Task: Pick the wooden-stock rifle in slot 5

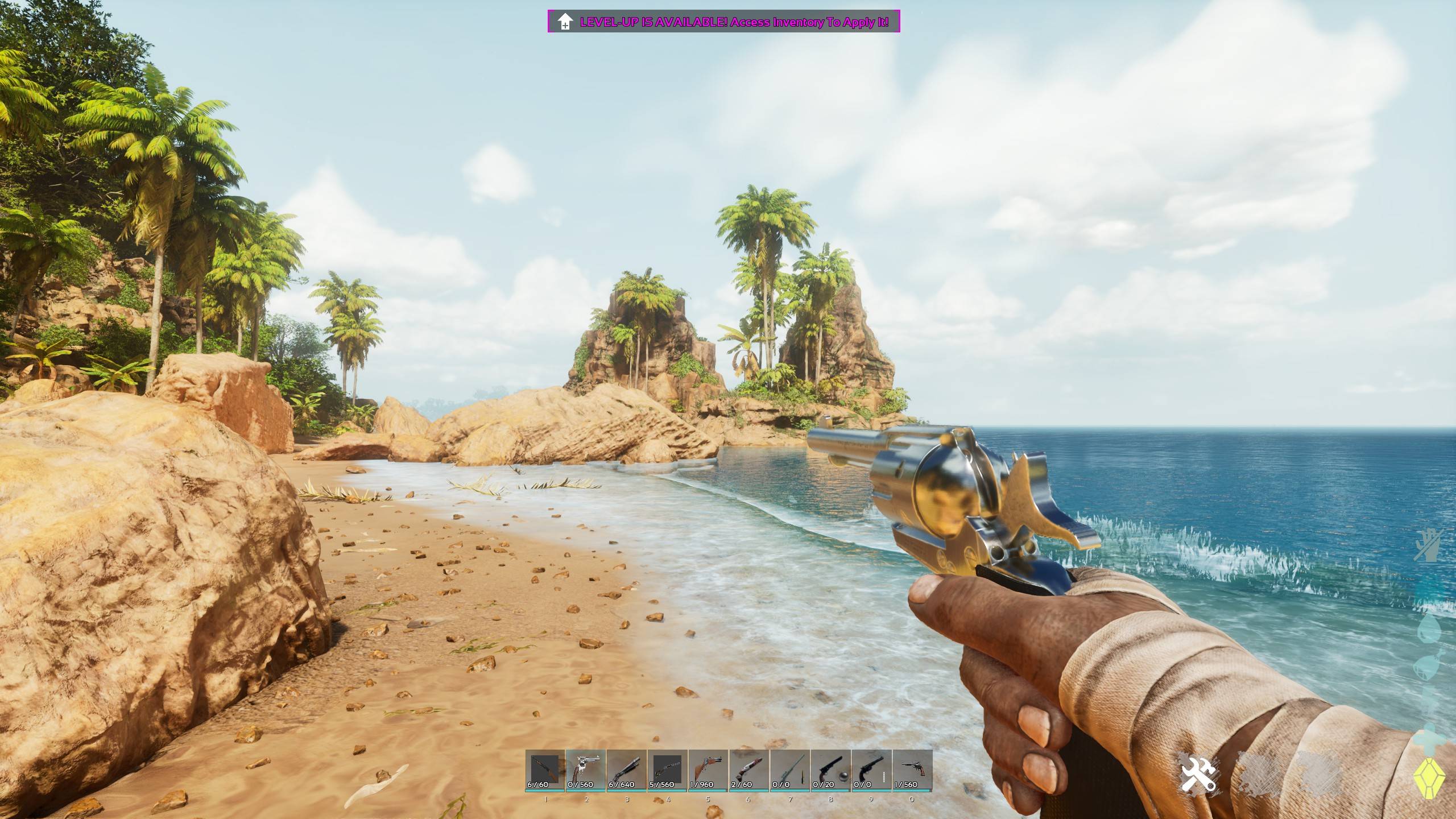Action: click(709, 770)
